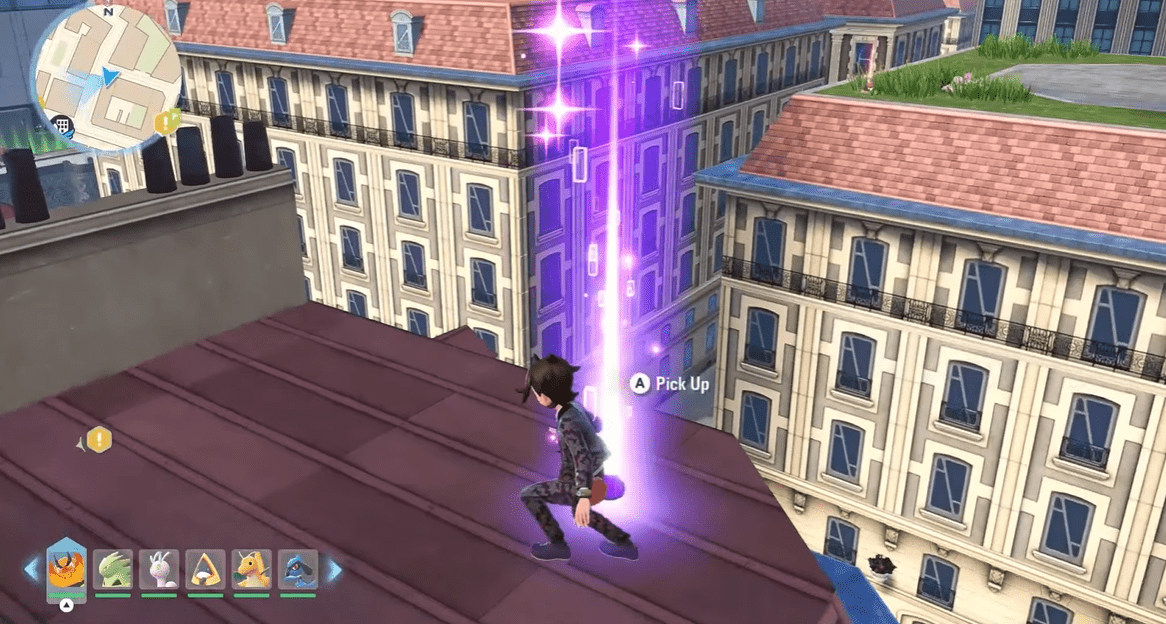
Task: Open the circular city minimap
Action: tap(105, 78)
